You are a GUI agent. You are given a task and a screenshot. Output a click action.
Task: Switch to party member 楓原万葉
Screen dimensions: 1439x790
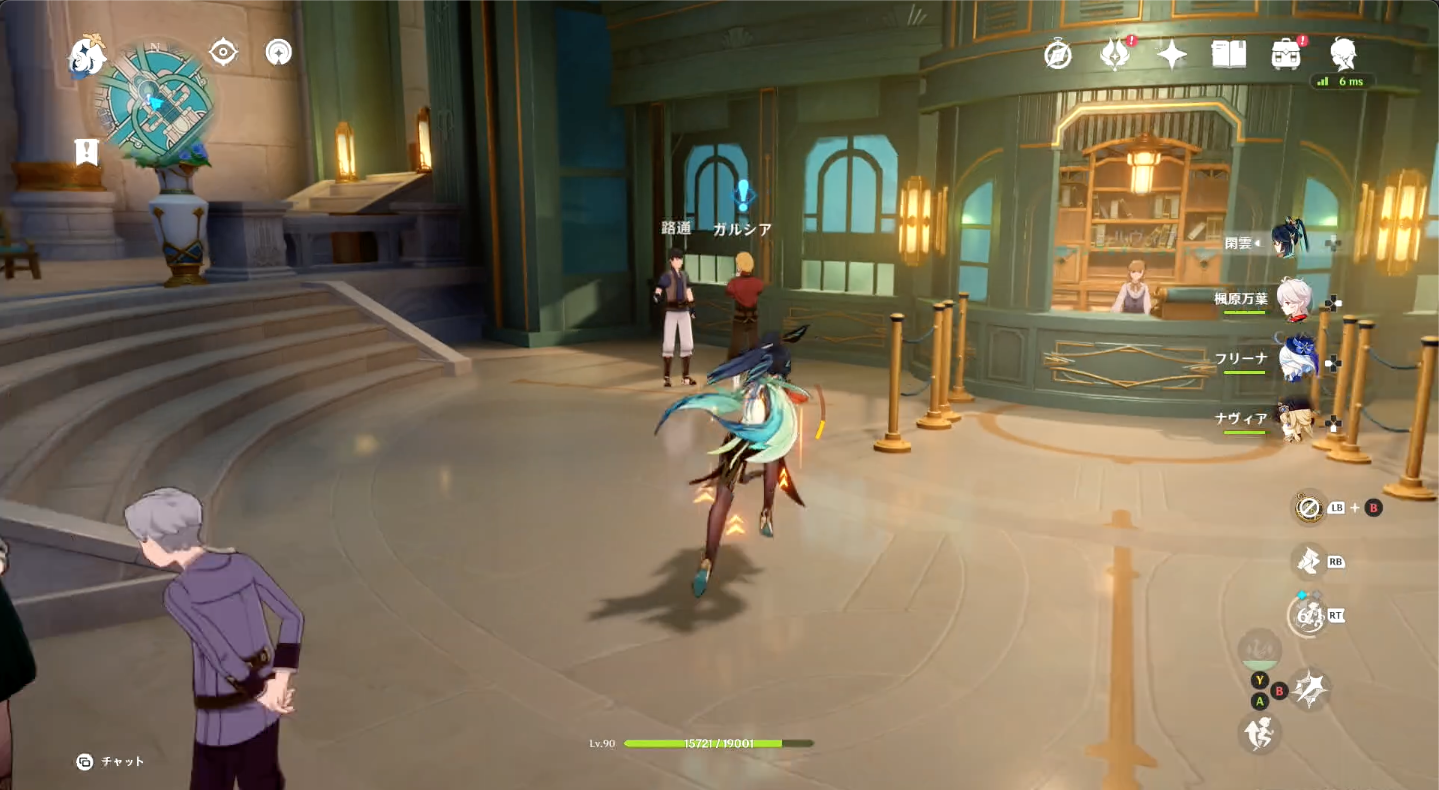coord(1295,299)
